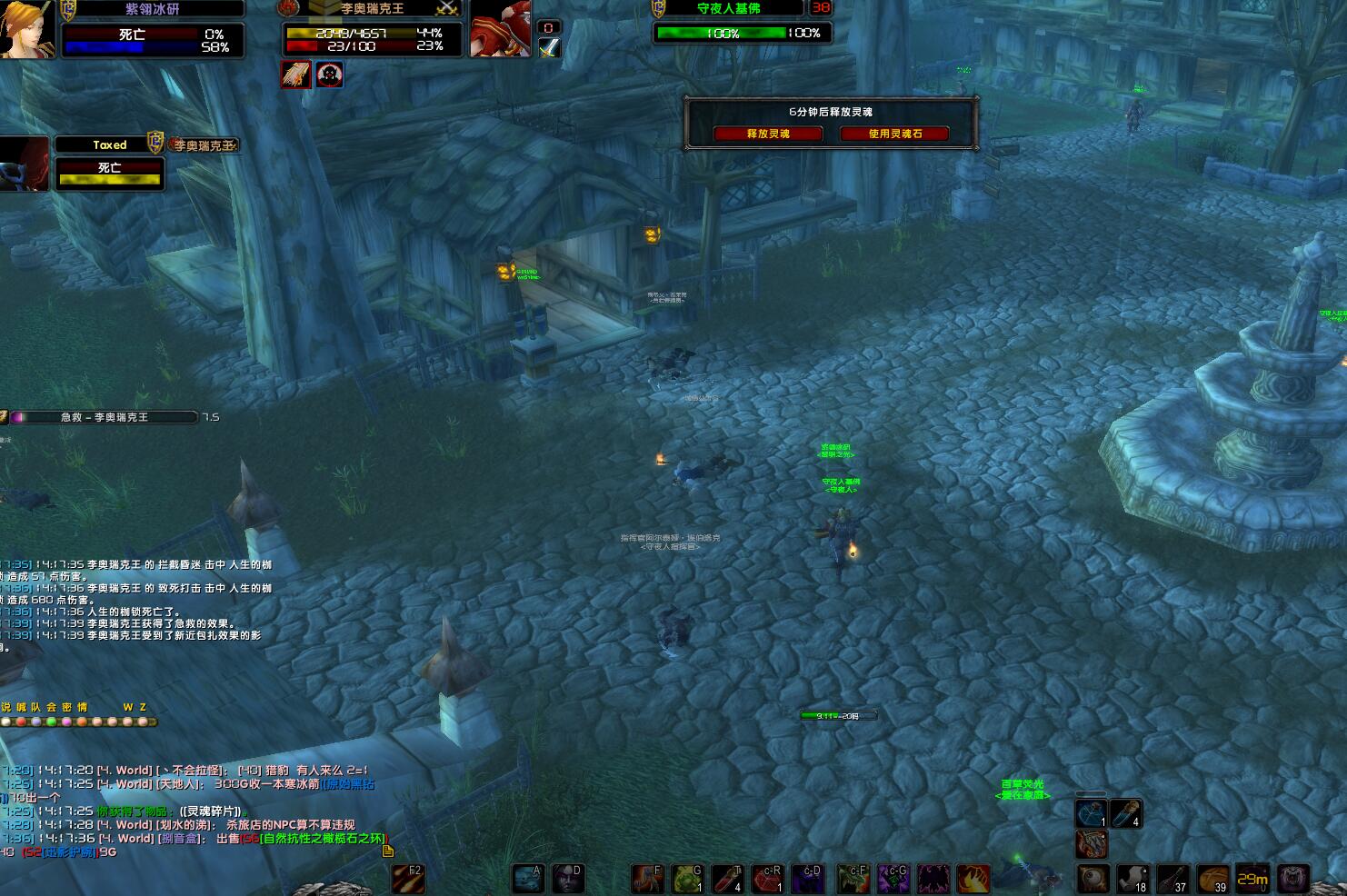
Task: Click the 自然抗性之橄榄石之环 item link
Action: tap(324, 839)
